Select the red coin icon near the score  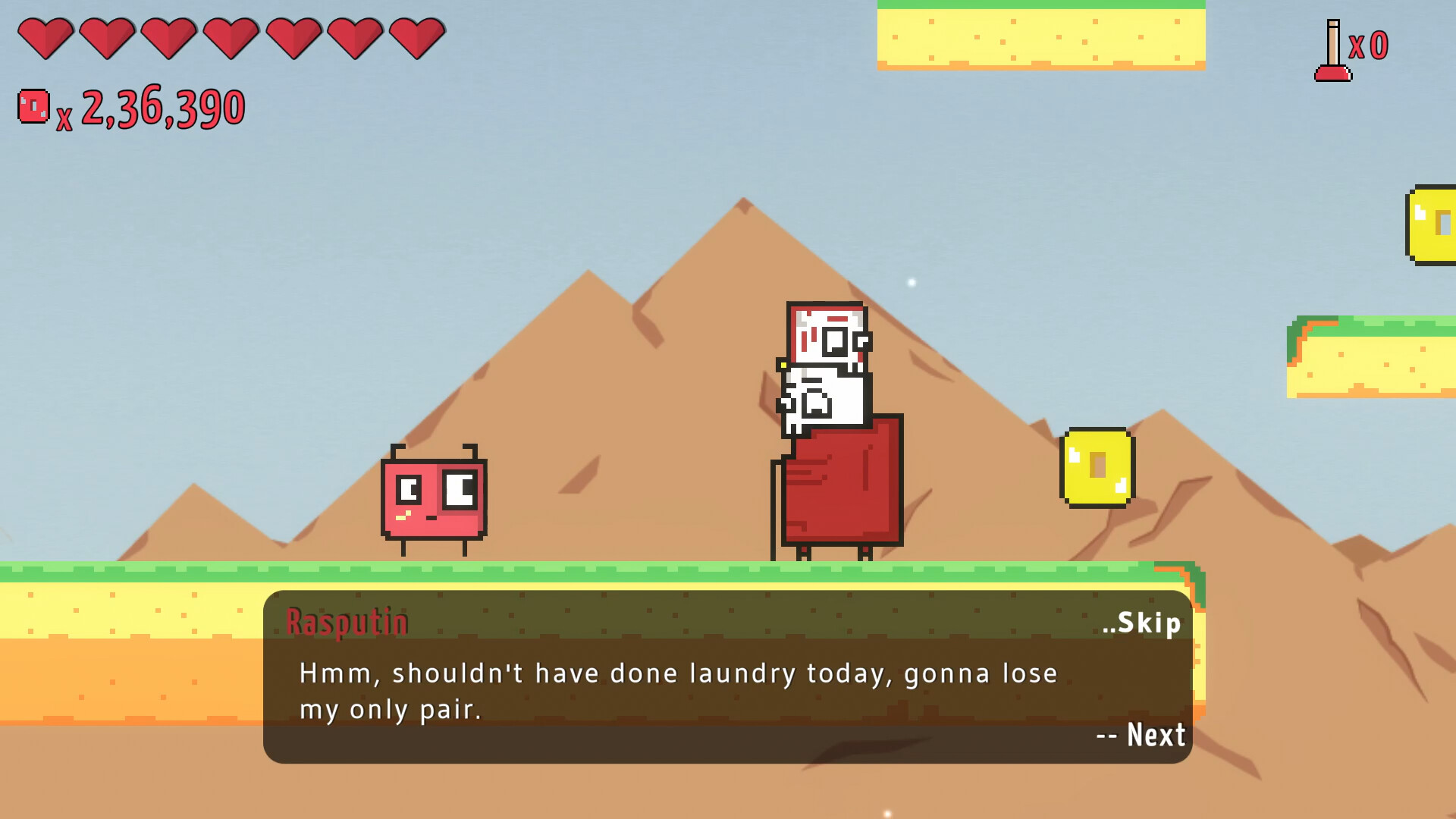click(x=32, y=105)
